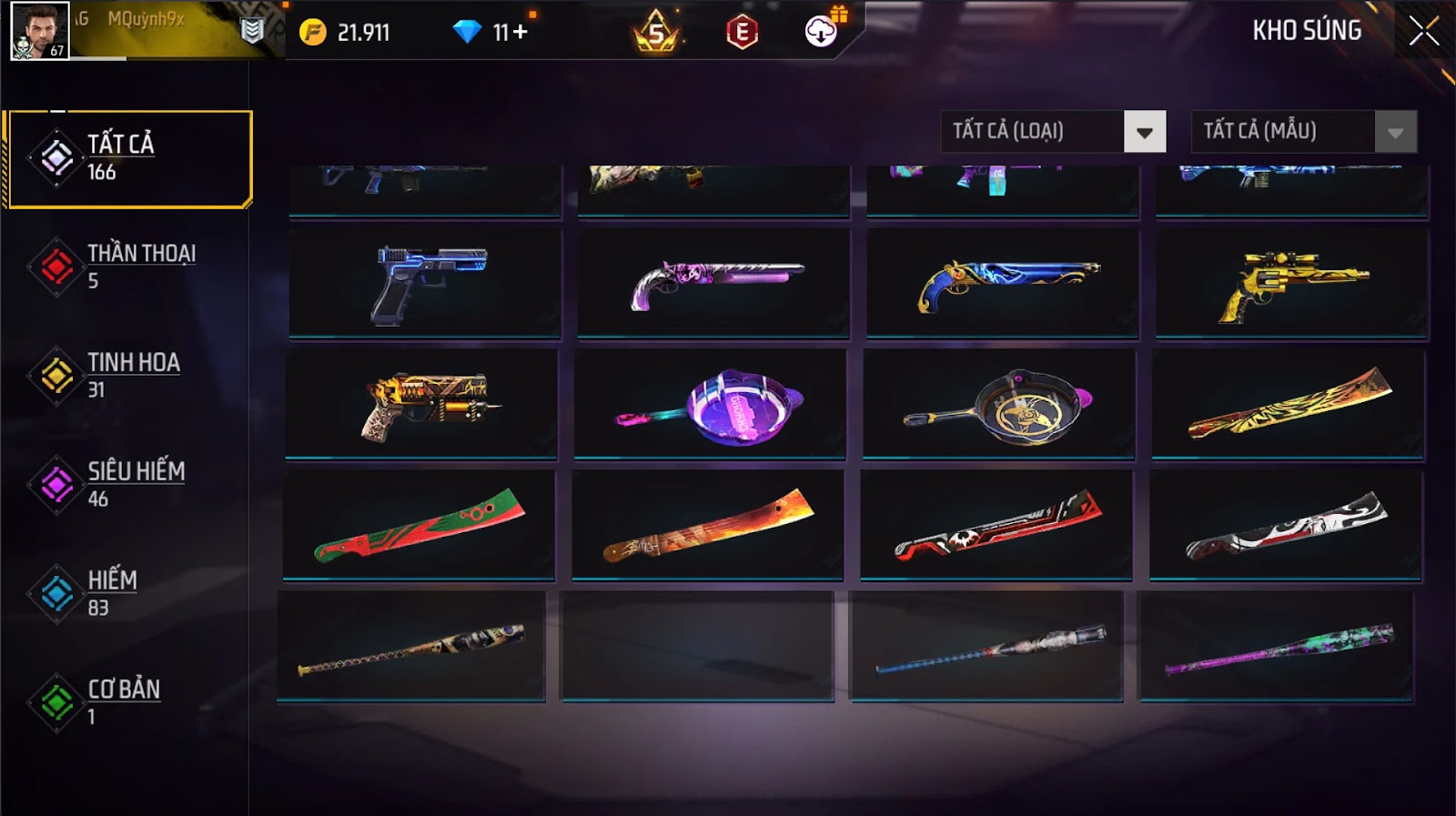
Task: Pick the purple and green baseball bat
Action: point(1277,647)
